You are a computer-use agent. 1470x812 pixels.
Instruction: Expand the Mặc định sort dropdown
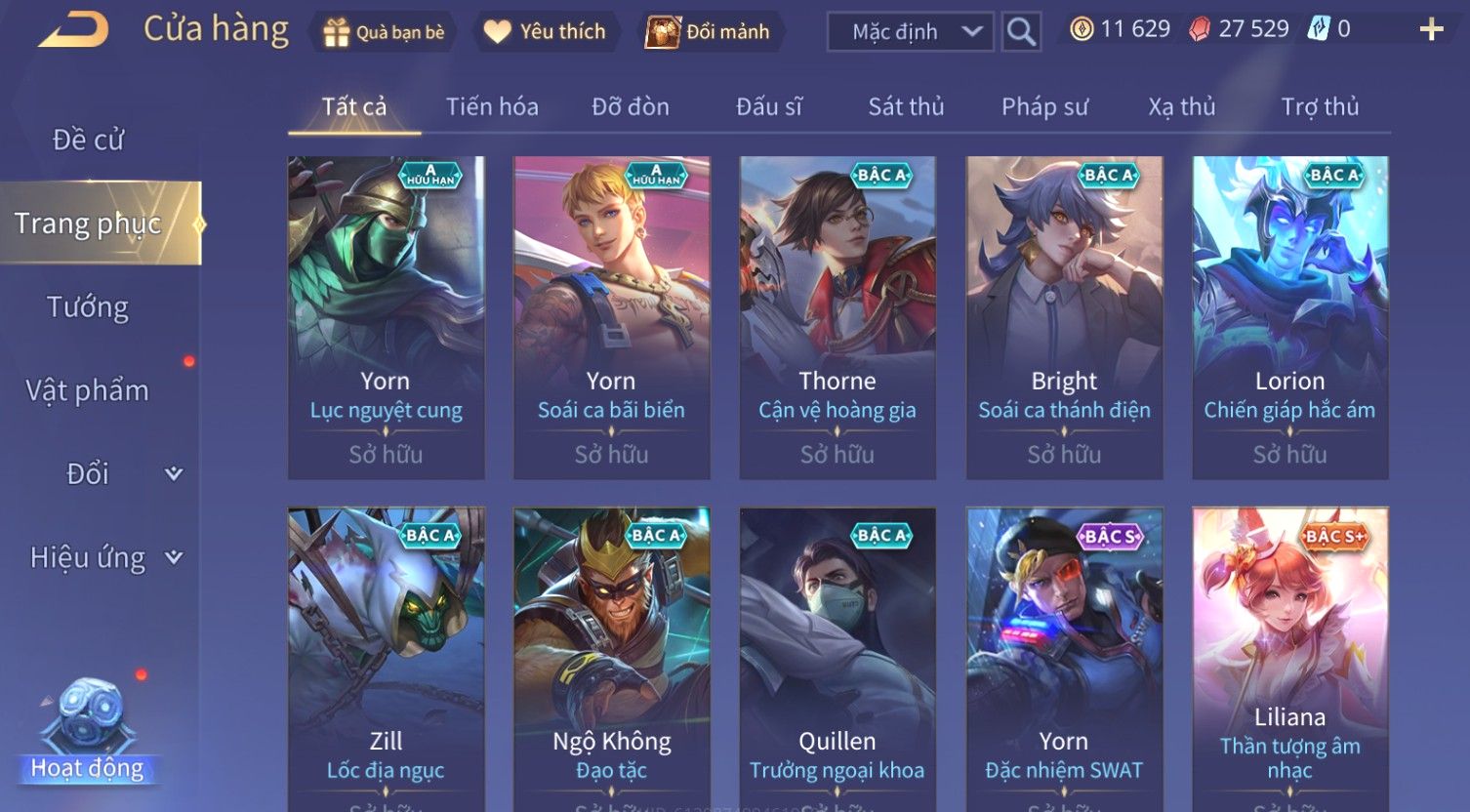point(910,32)
